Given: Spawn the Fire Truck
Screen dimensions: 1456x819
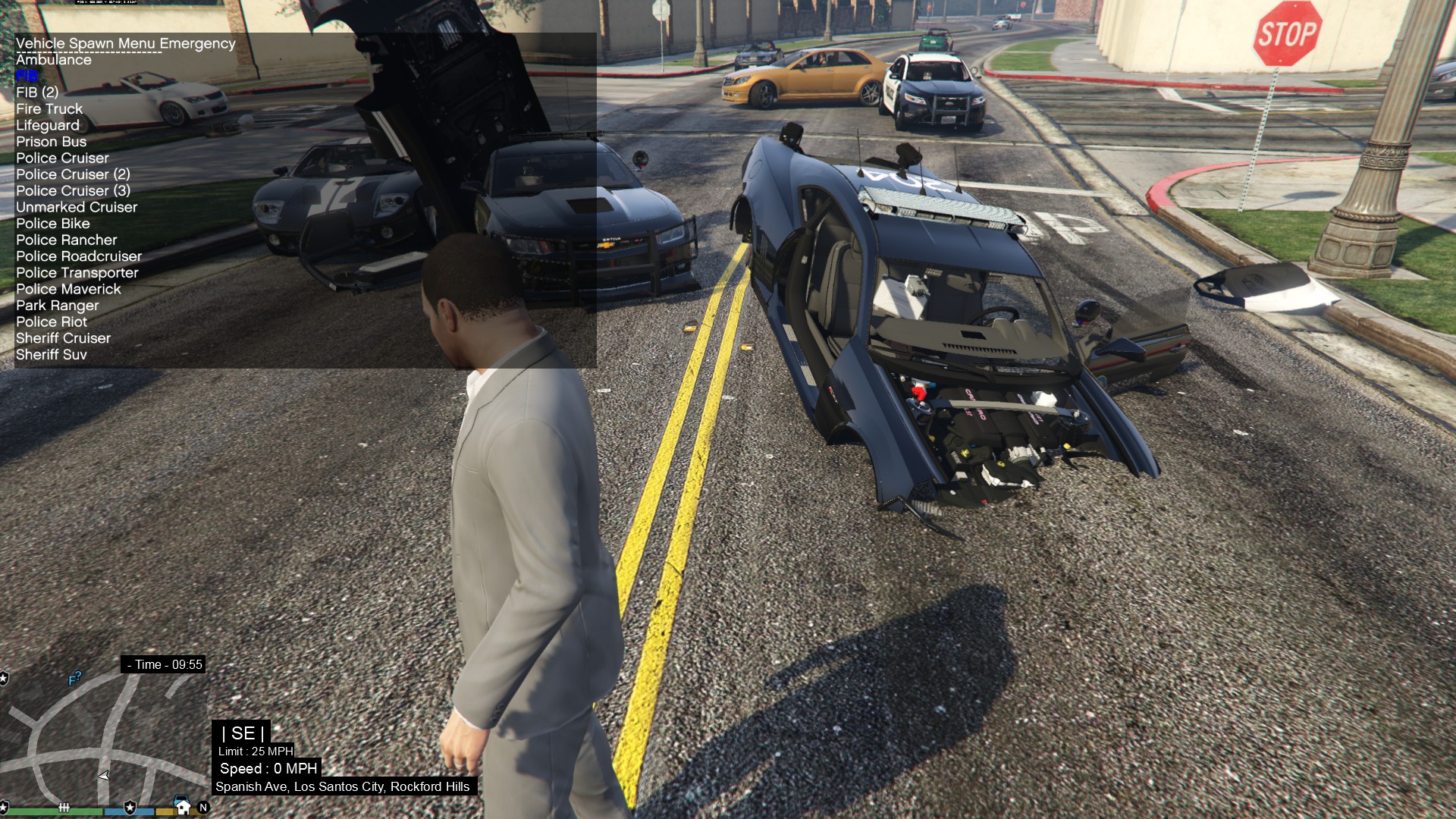Looking at the screenshot, I should [x=49, y=109].
